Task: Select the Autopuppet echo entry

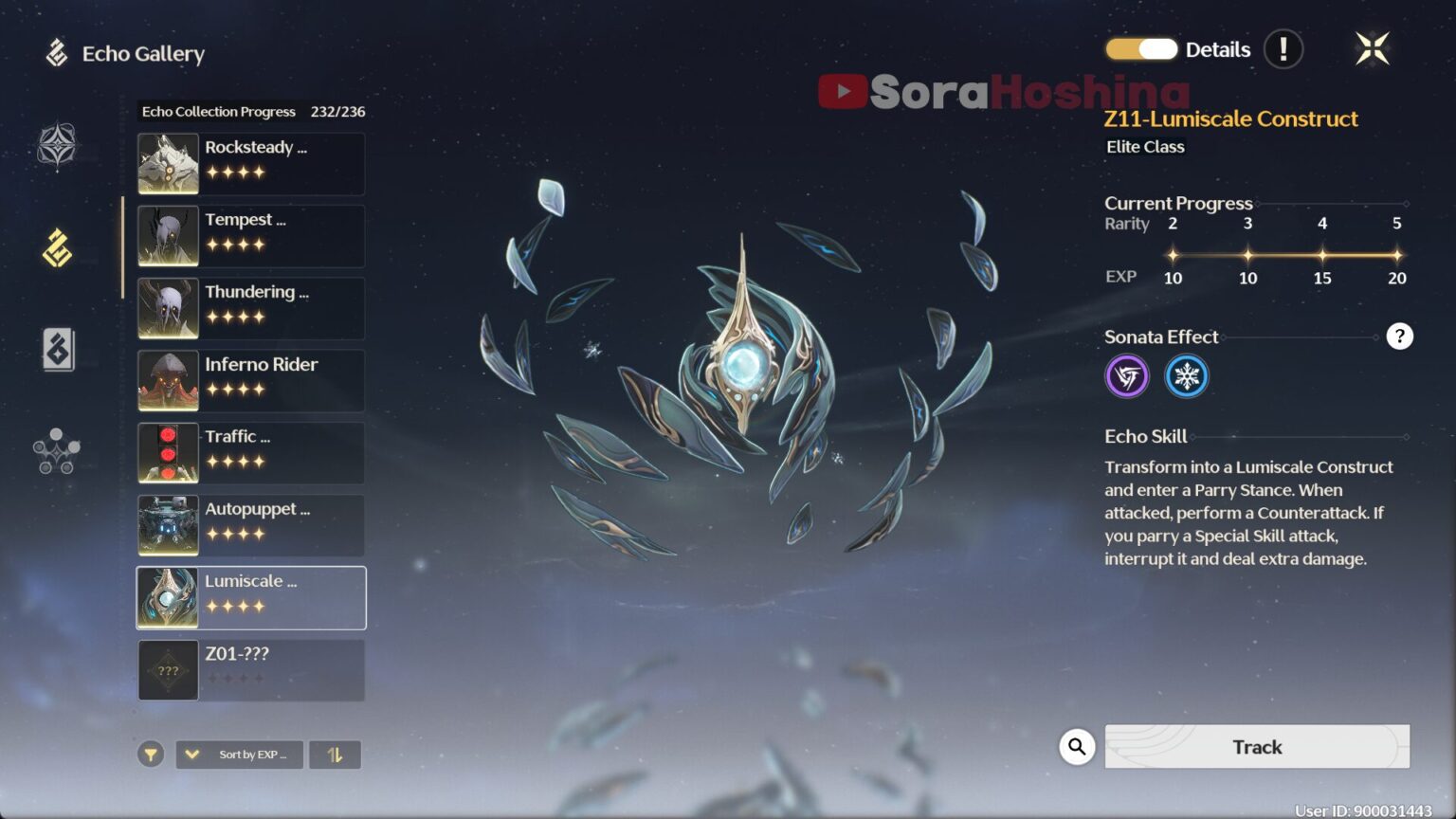Action: coord(251,525)
